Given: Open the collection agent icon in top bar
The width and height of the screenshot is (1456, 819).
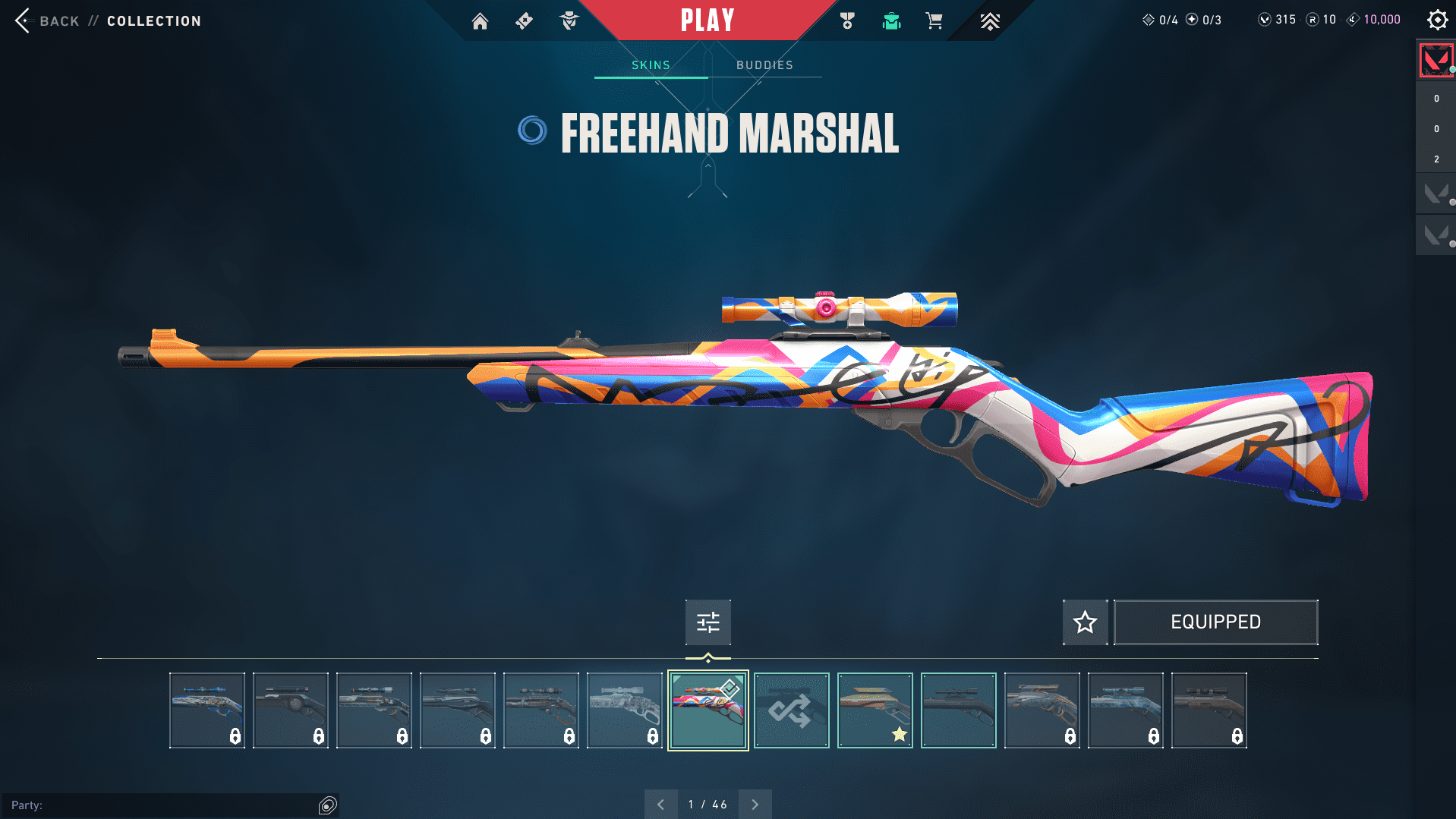Looking at the screenshot, I should 569,21.
